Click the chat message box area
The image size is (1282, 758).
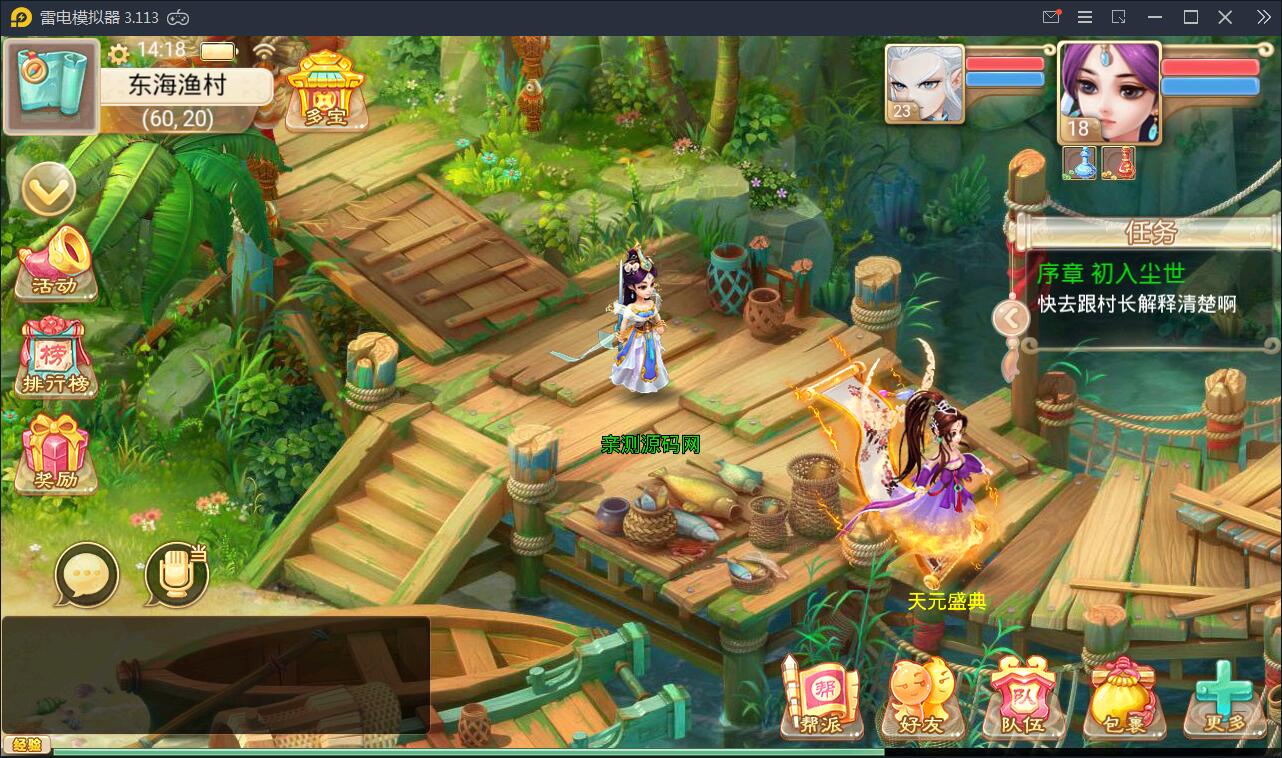click(x=215, y=675)
